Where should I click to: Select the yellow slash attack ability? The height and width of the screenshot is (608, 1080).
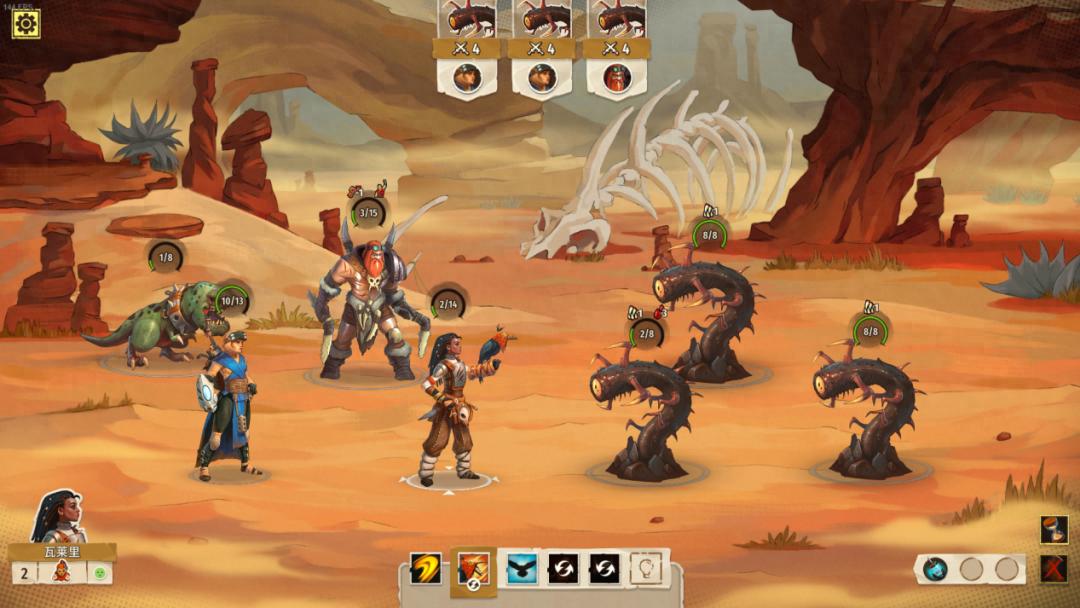click(x=425, y=570)
